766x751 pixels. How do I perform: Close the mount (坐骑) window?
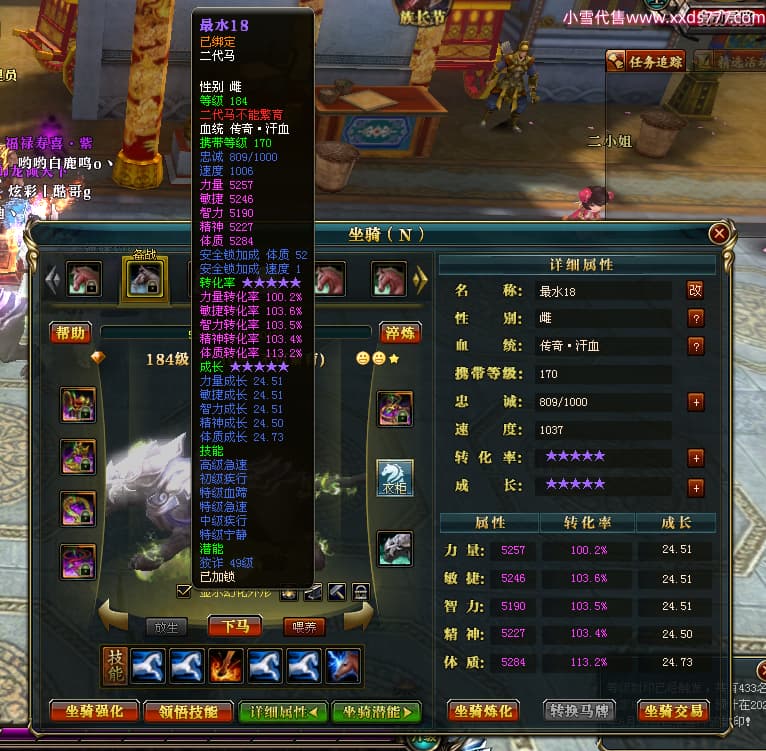pyautogui.click(x=718, y=234)
